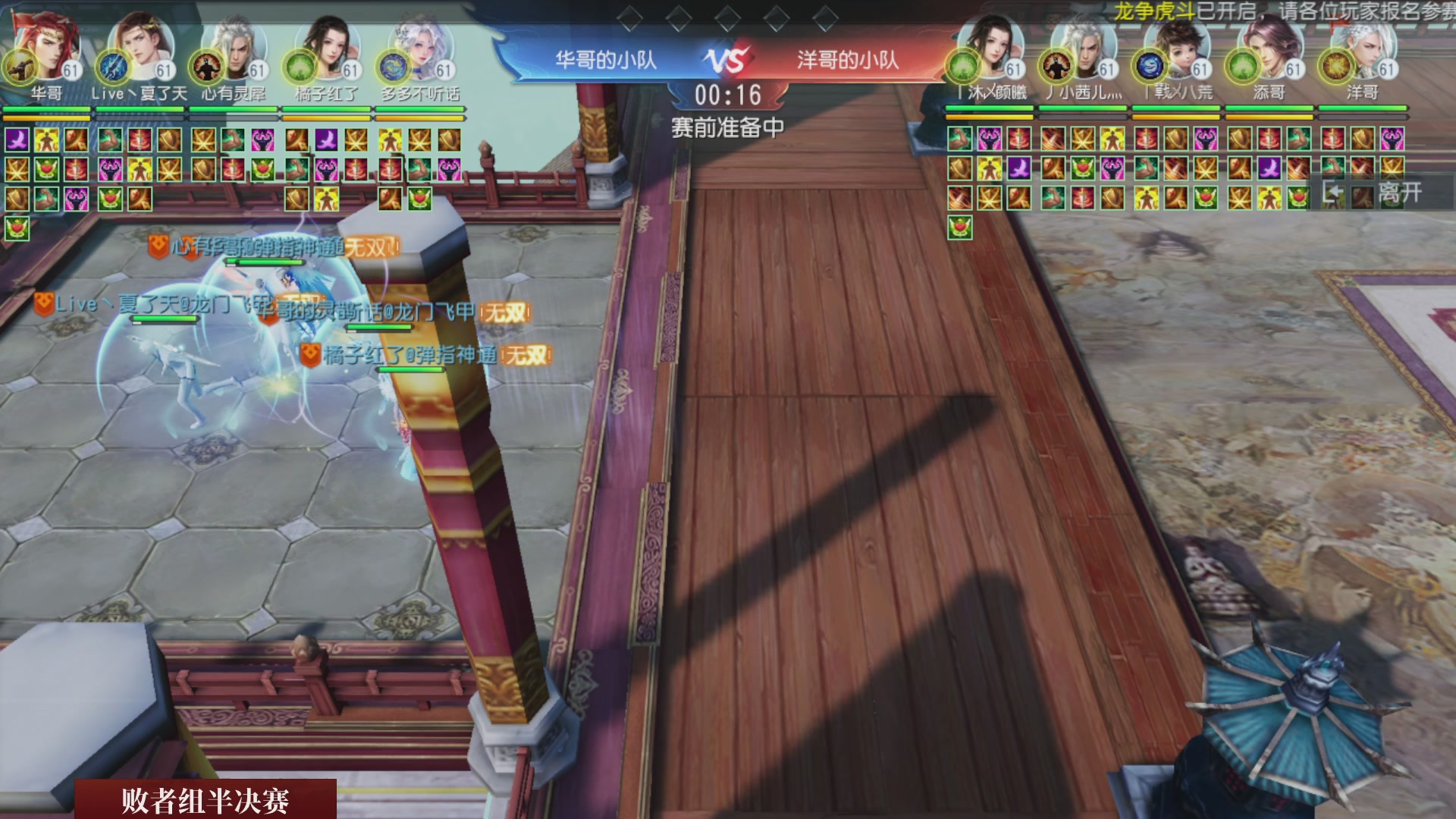The image size is (1456, 819).
Task: Click the purple bird buff icon under 华哥
Action: pos(17,140)
